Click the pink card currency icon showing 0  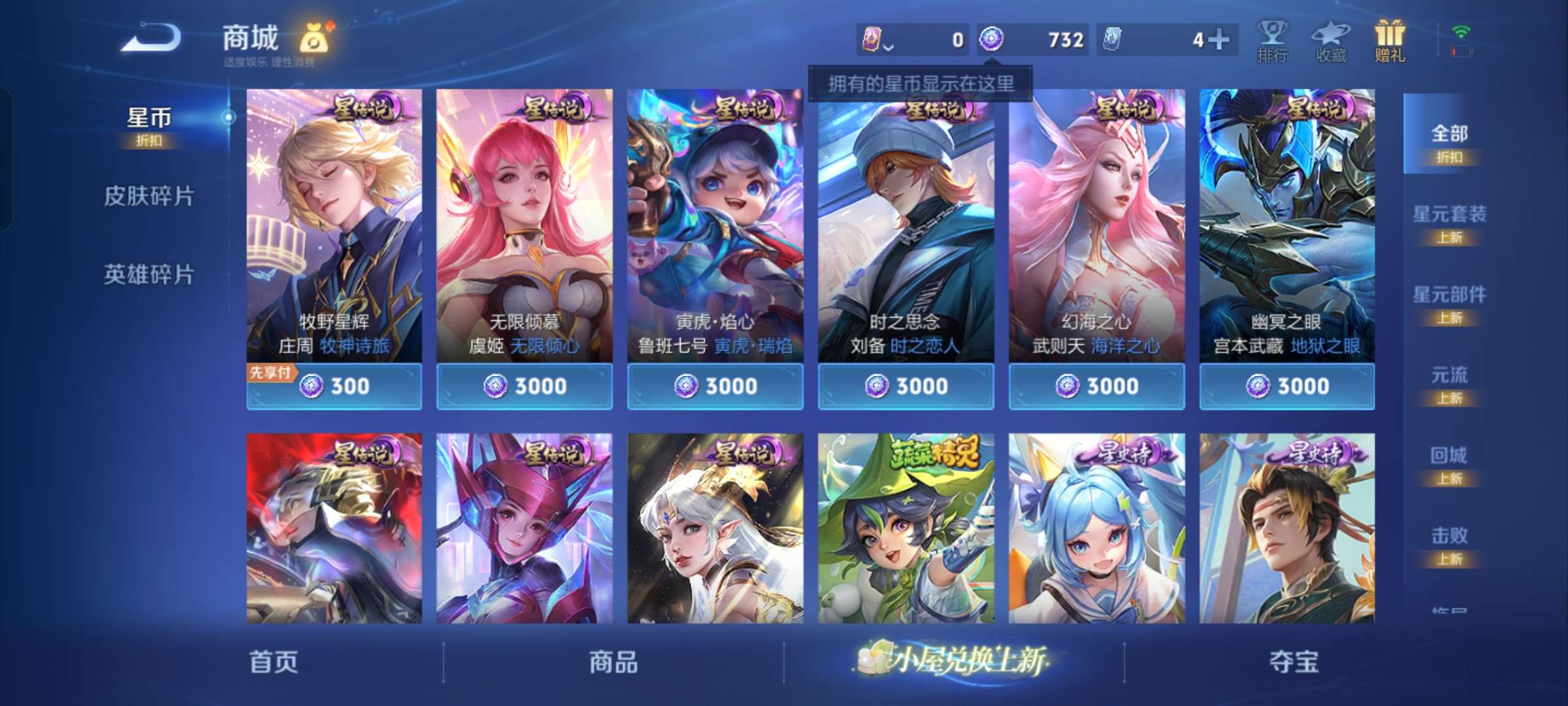point(871,39)
